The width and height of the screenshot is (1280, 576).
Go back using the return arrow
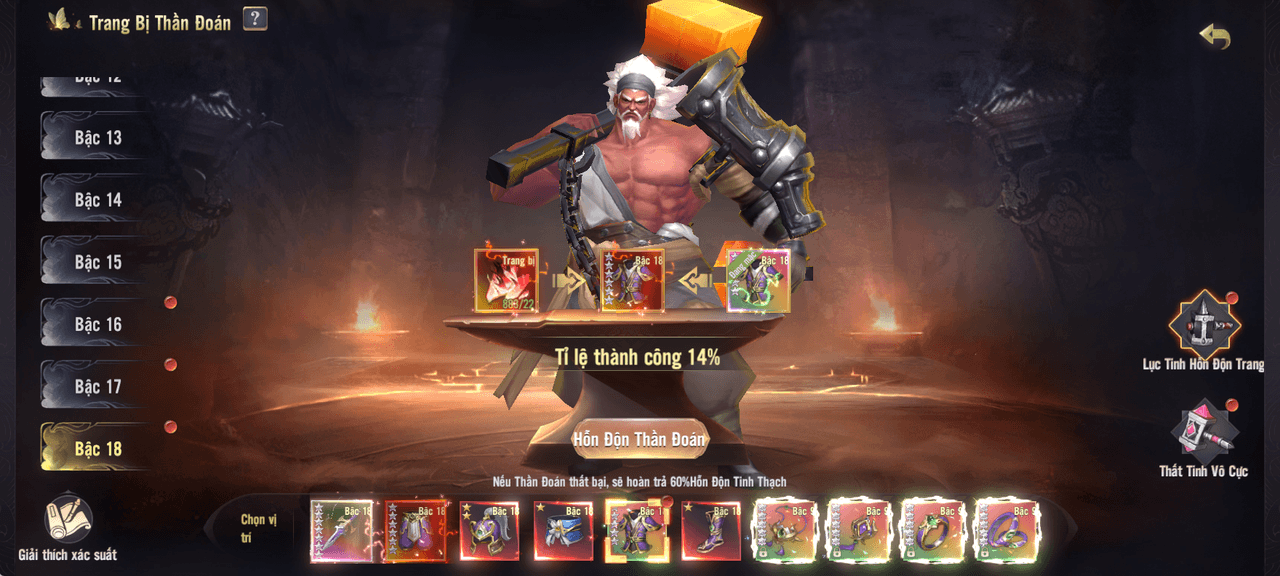click(1214, 37)
